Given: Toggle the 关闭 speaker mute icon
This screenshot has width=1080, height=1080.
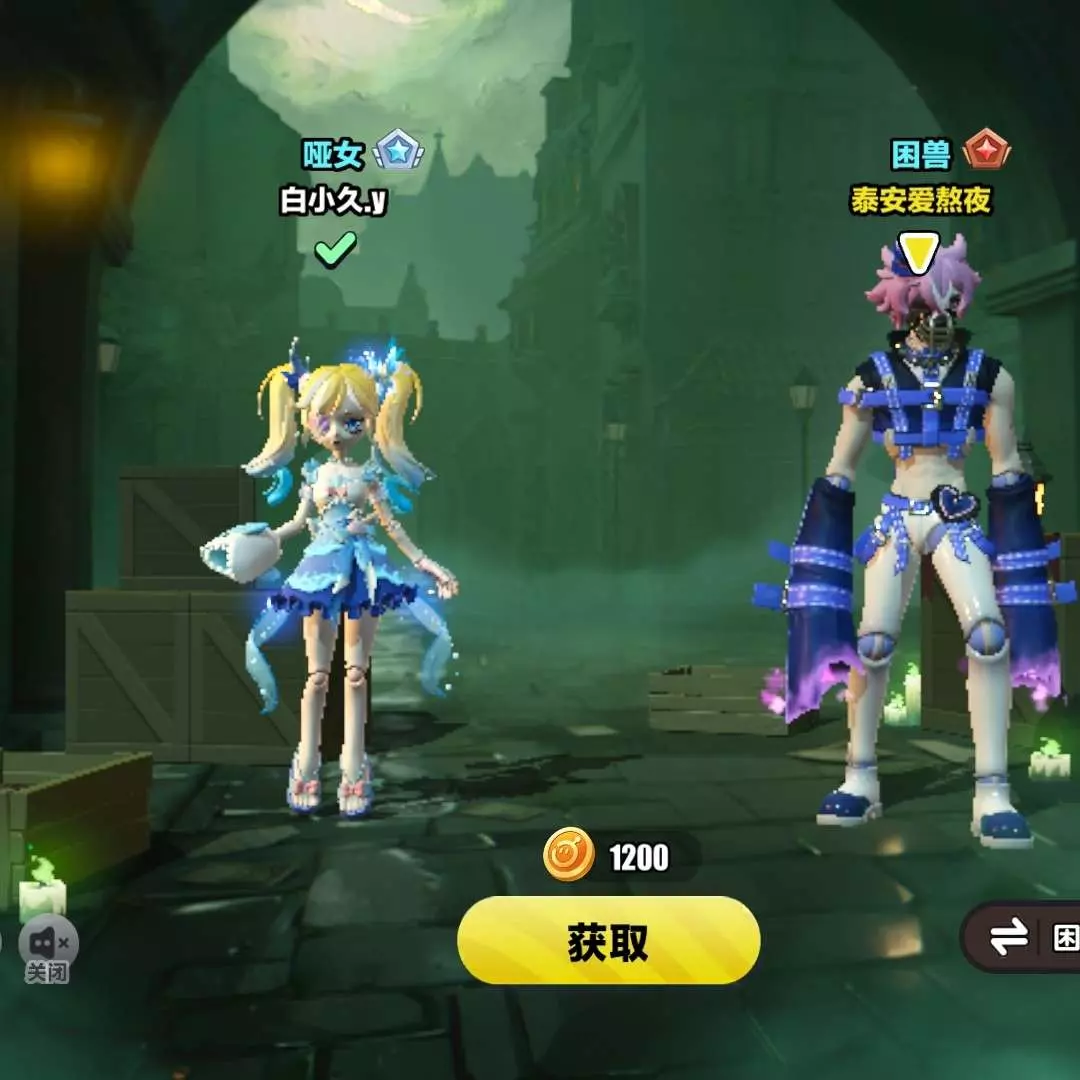Looking at the screenshot, I should click(48, 944).
